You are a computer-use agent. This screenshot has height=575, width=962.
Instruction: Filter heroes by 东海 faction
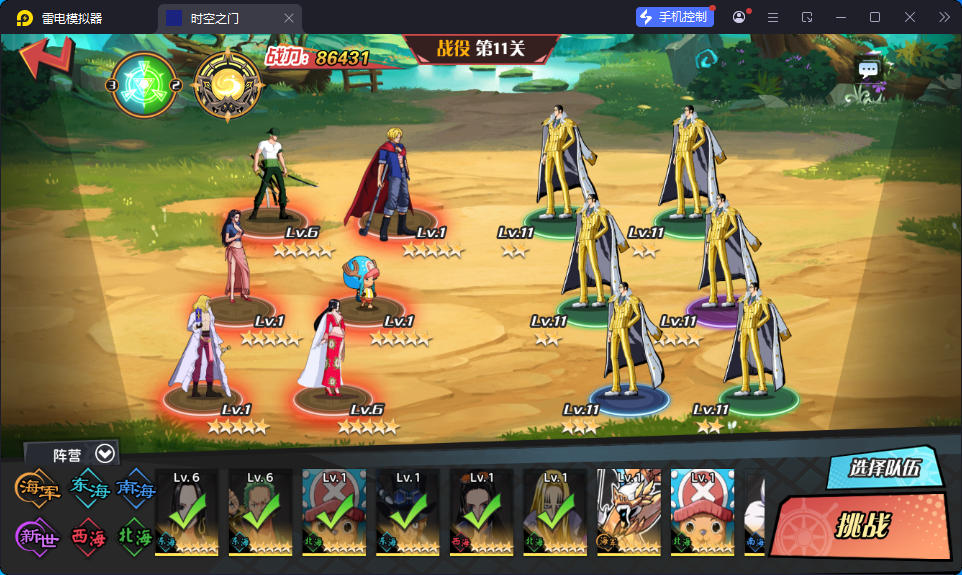pyautogui.click(x=88, y=488)
